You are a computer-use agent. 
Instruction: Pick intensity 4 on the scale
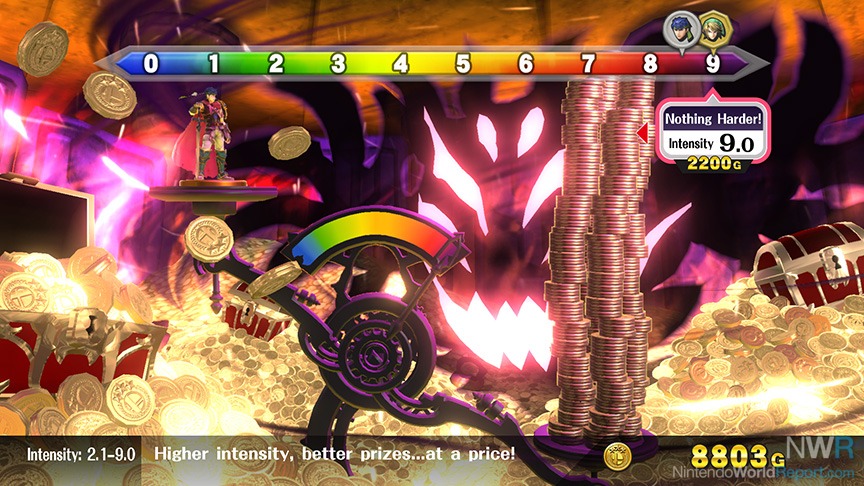tap(401, 65)
